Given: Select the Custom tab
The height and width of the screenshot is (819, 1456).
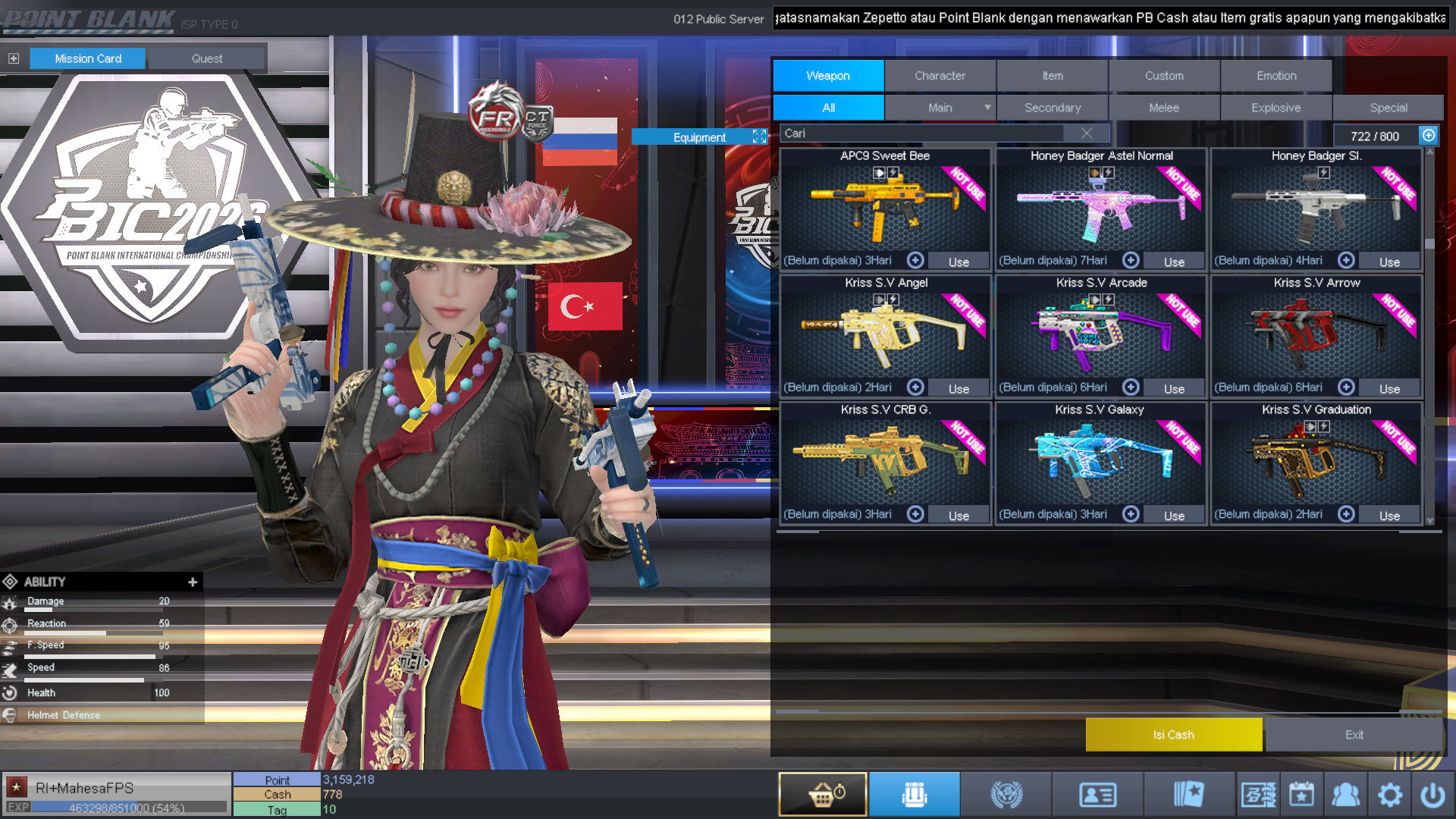Looking at the screenshot, I should (1164, 76).
